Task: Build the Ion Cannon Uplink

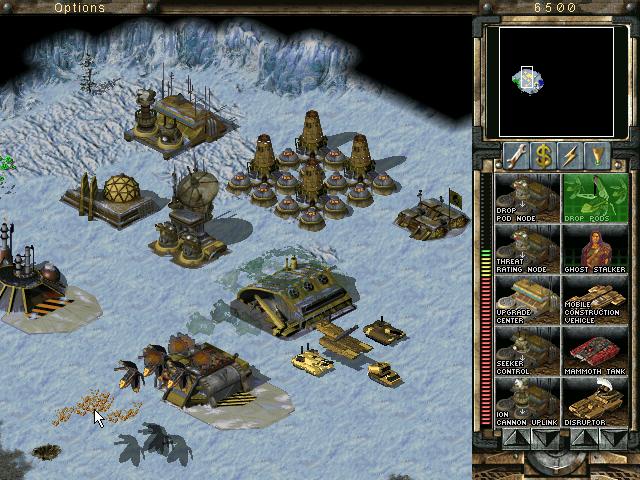Action: pyautogui.click(x=528, y=402)
